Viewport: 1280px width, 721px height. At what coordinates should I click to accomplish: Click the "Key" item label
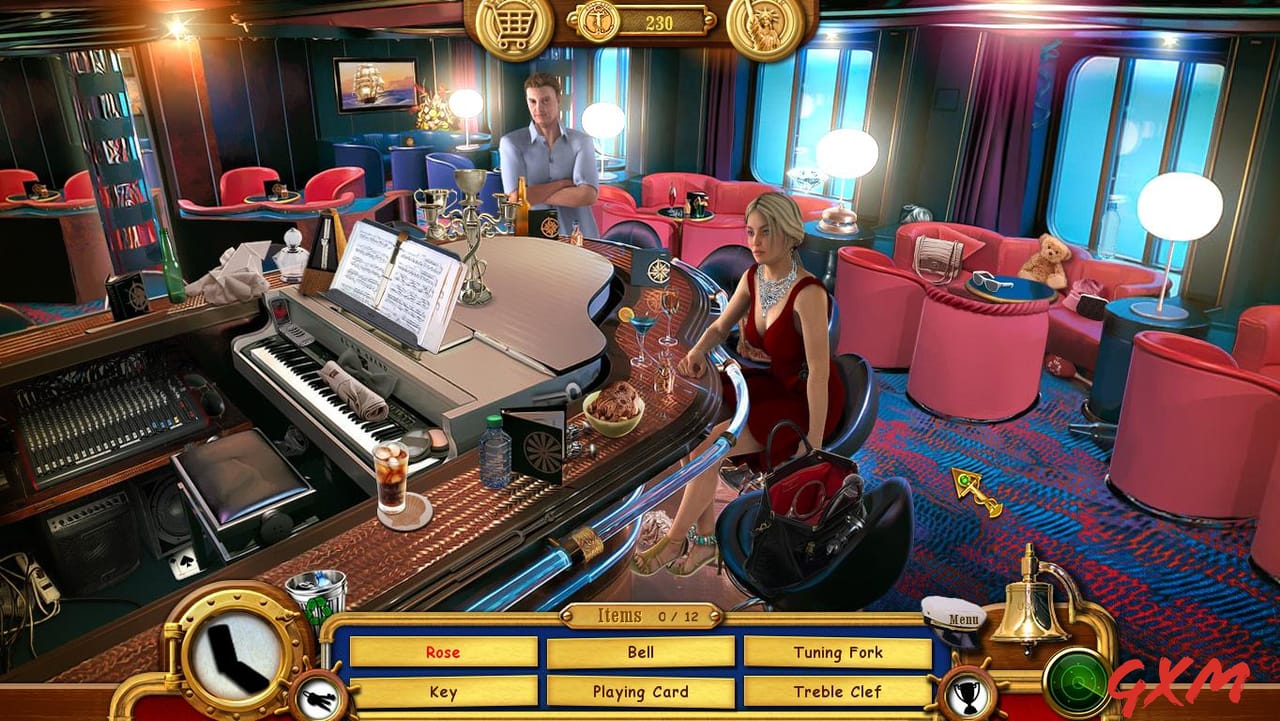point(442,691)
